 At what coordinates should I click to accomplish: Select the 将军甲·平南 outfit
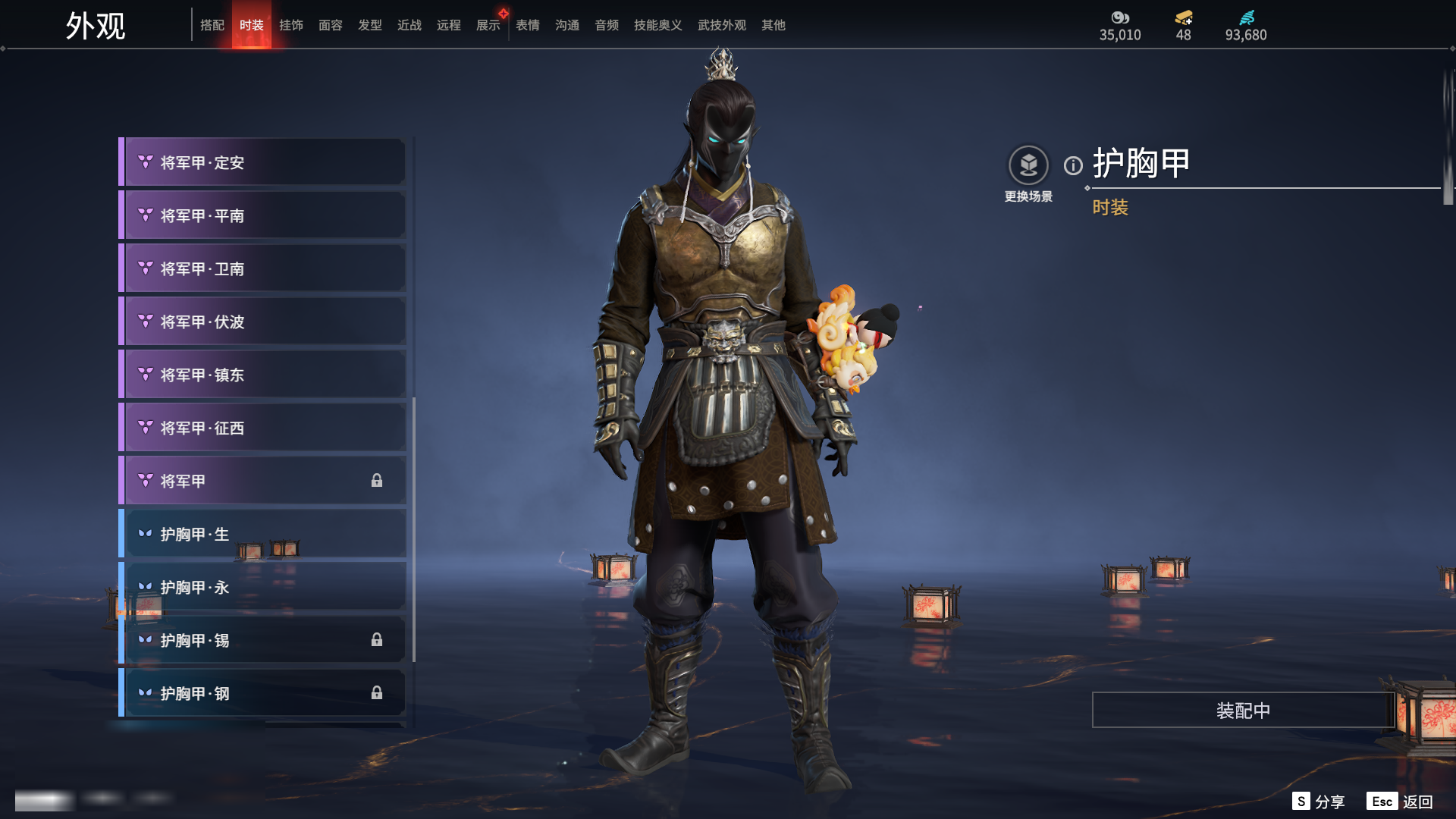[x=262, y=215]
